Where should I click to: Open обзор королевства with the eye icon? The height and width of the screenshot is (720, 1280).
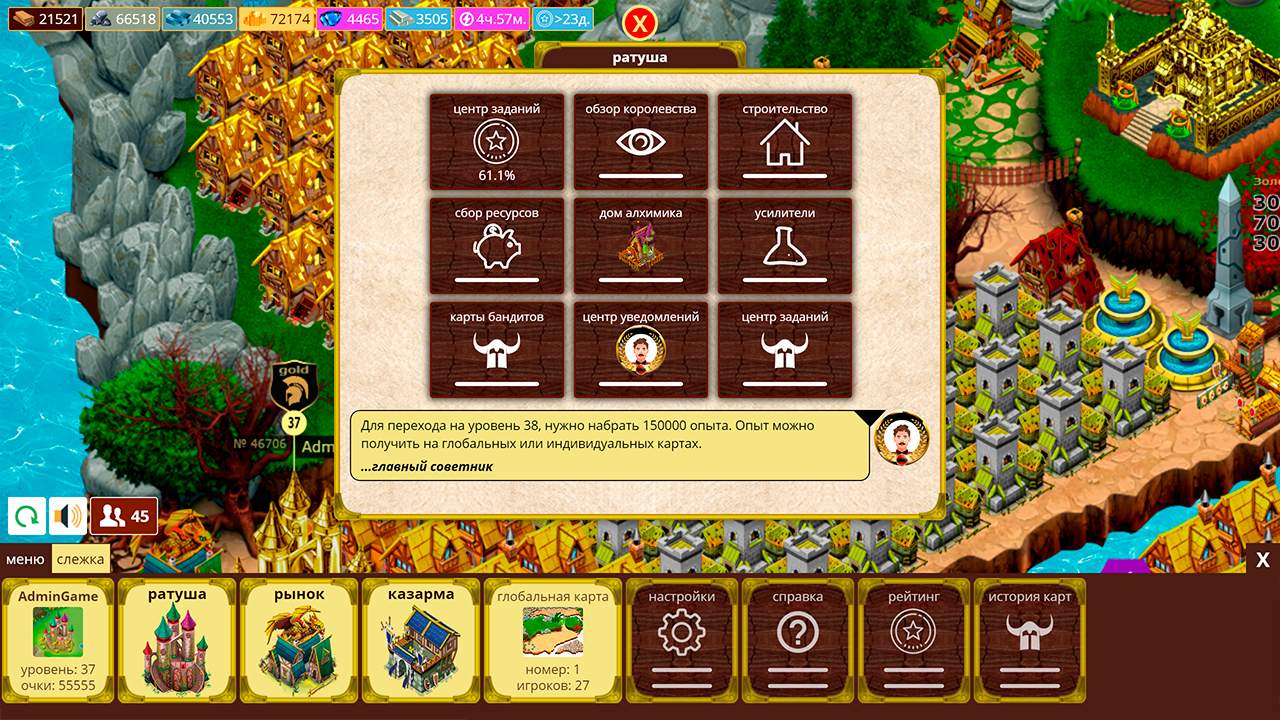tap(641, 142)
